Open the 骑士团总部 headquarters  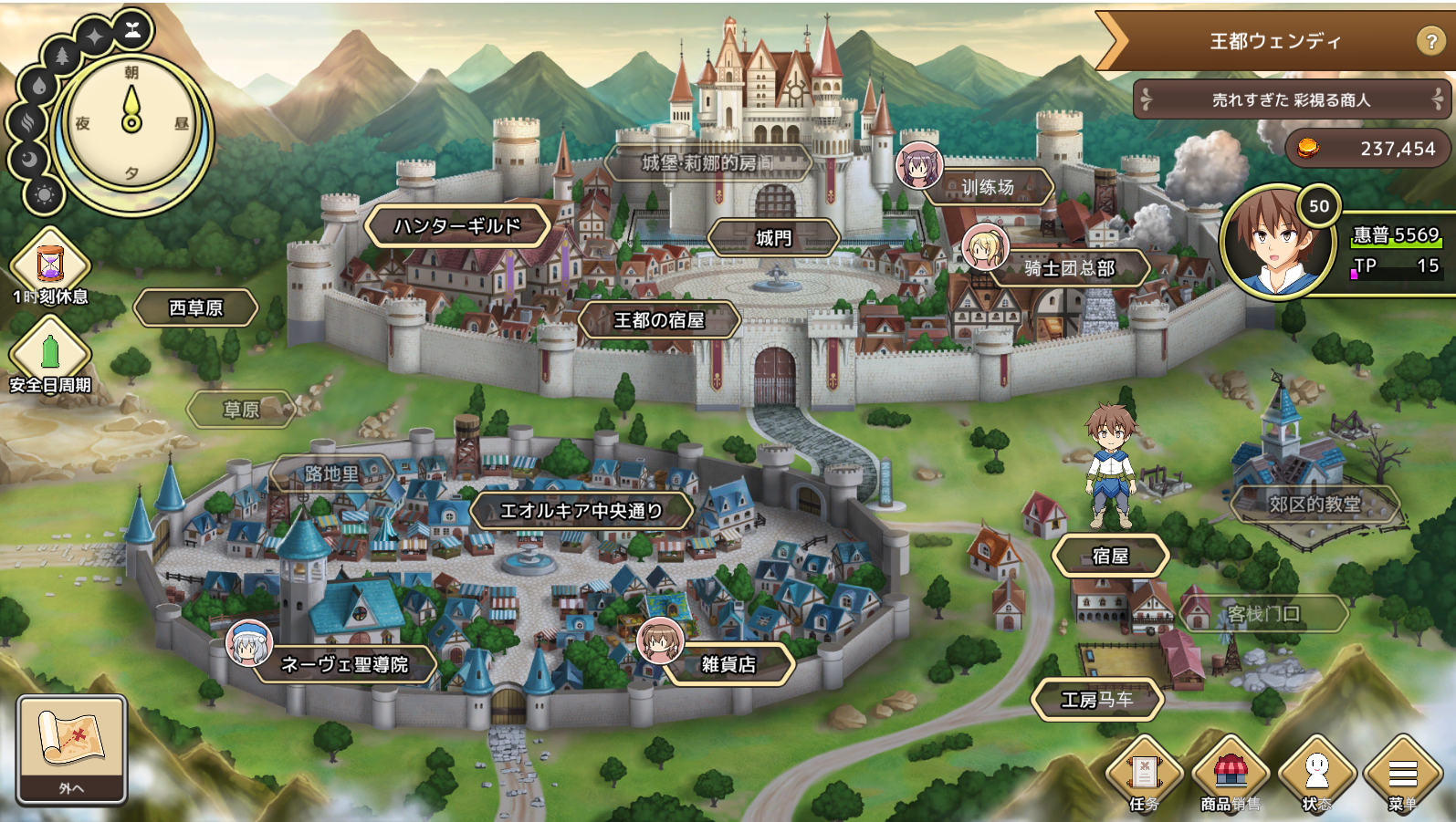tap(1069, 268)
